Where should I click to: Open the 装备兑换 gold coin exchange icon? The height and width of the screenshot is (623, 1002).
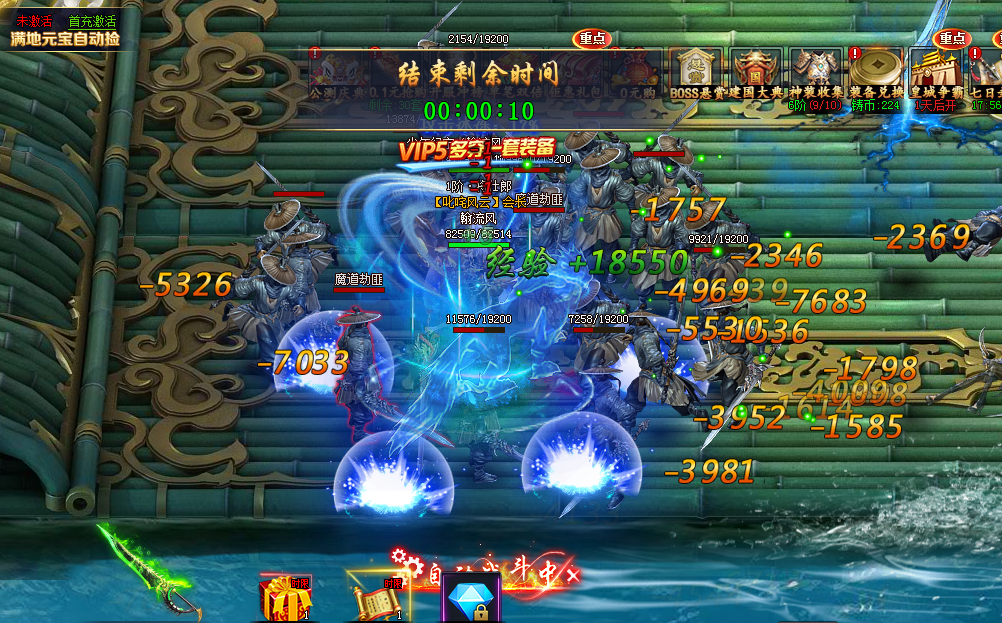(x=876, y=72)
